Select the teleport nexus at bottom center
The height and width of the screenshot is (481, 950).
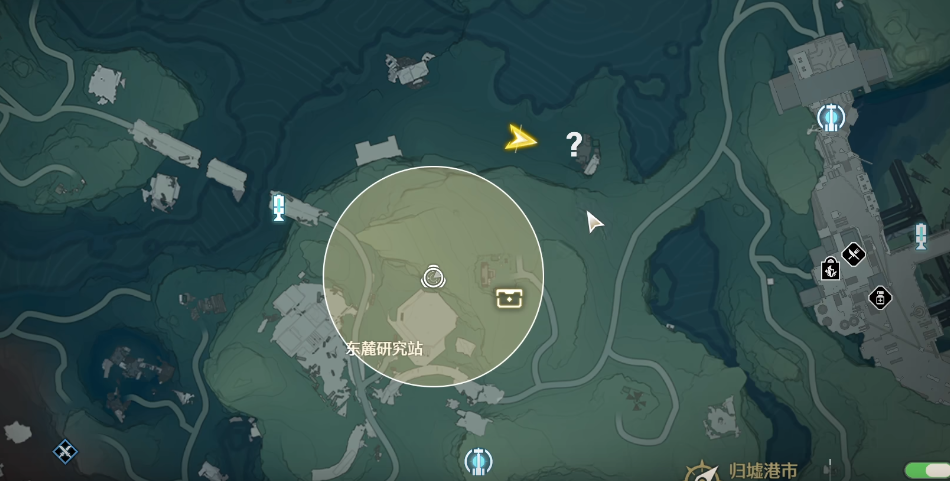tap(478, 461)
